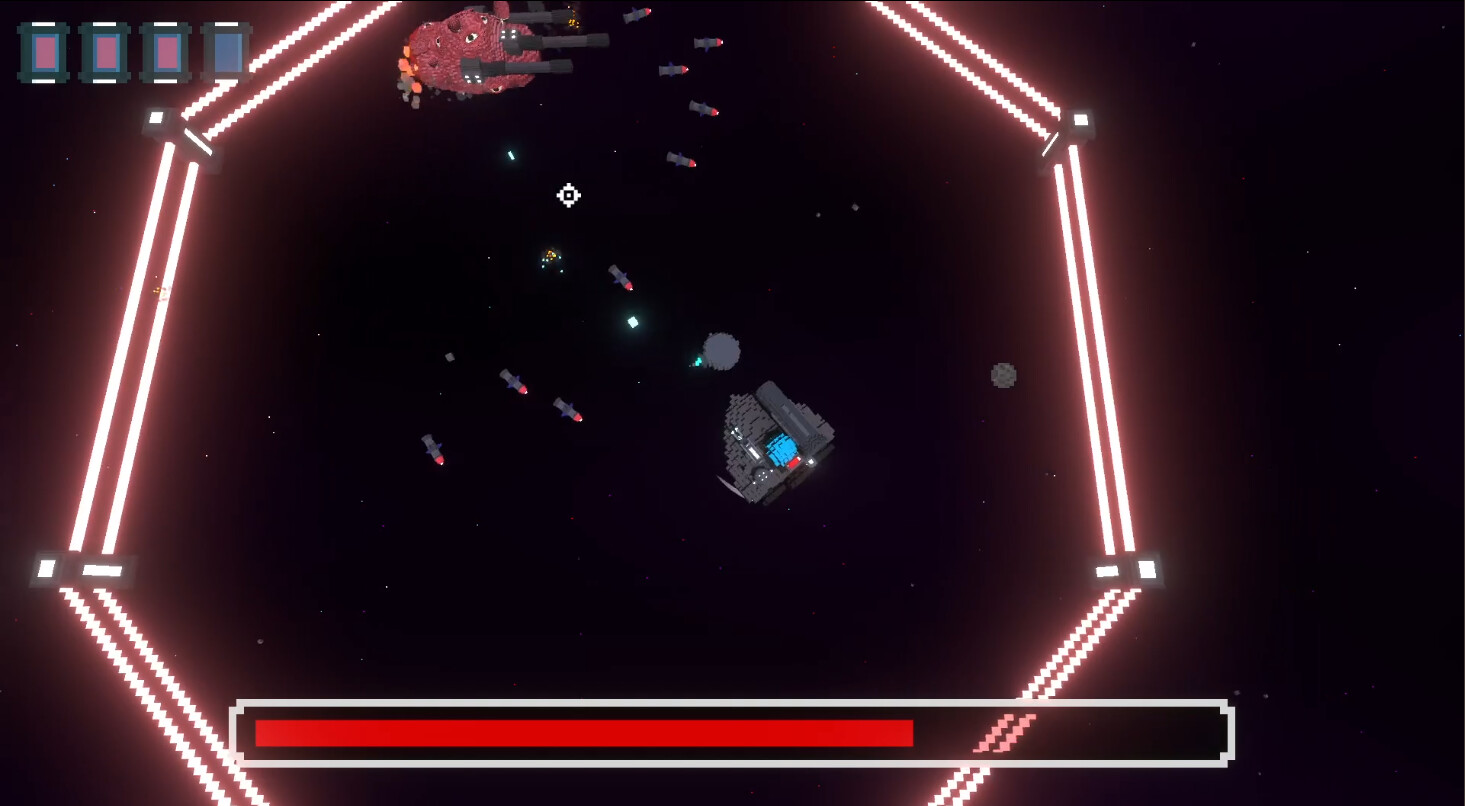Click the red filled portion of the health bar
The image size is (1465, 806).
tap(580, 731)
